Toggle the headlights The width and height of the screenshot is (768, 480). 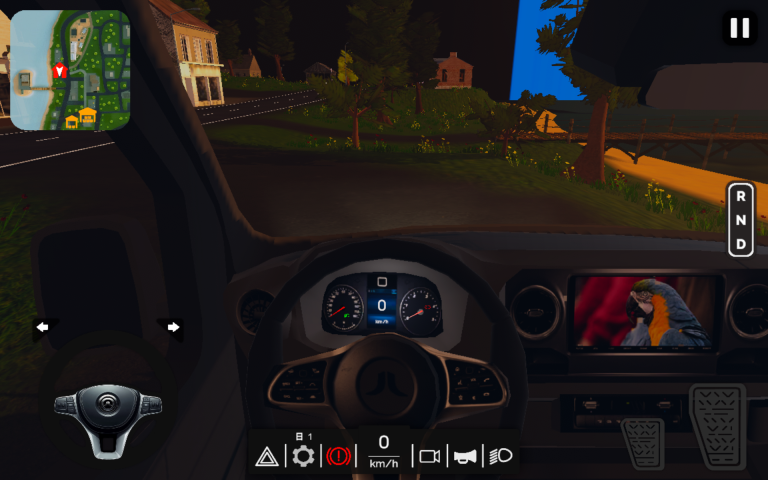tap(500, 457)
